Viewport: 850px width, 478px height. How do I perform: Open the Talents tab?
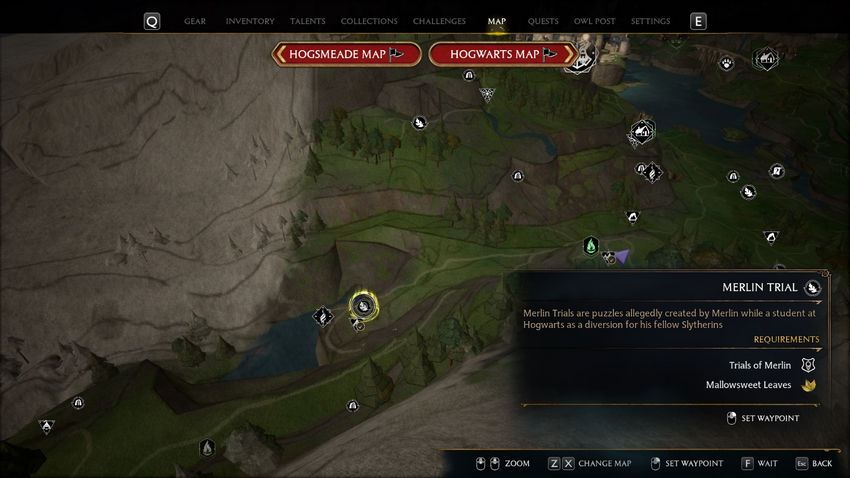pos(307,21)
